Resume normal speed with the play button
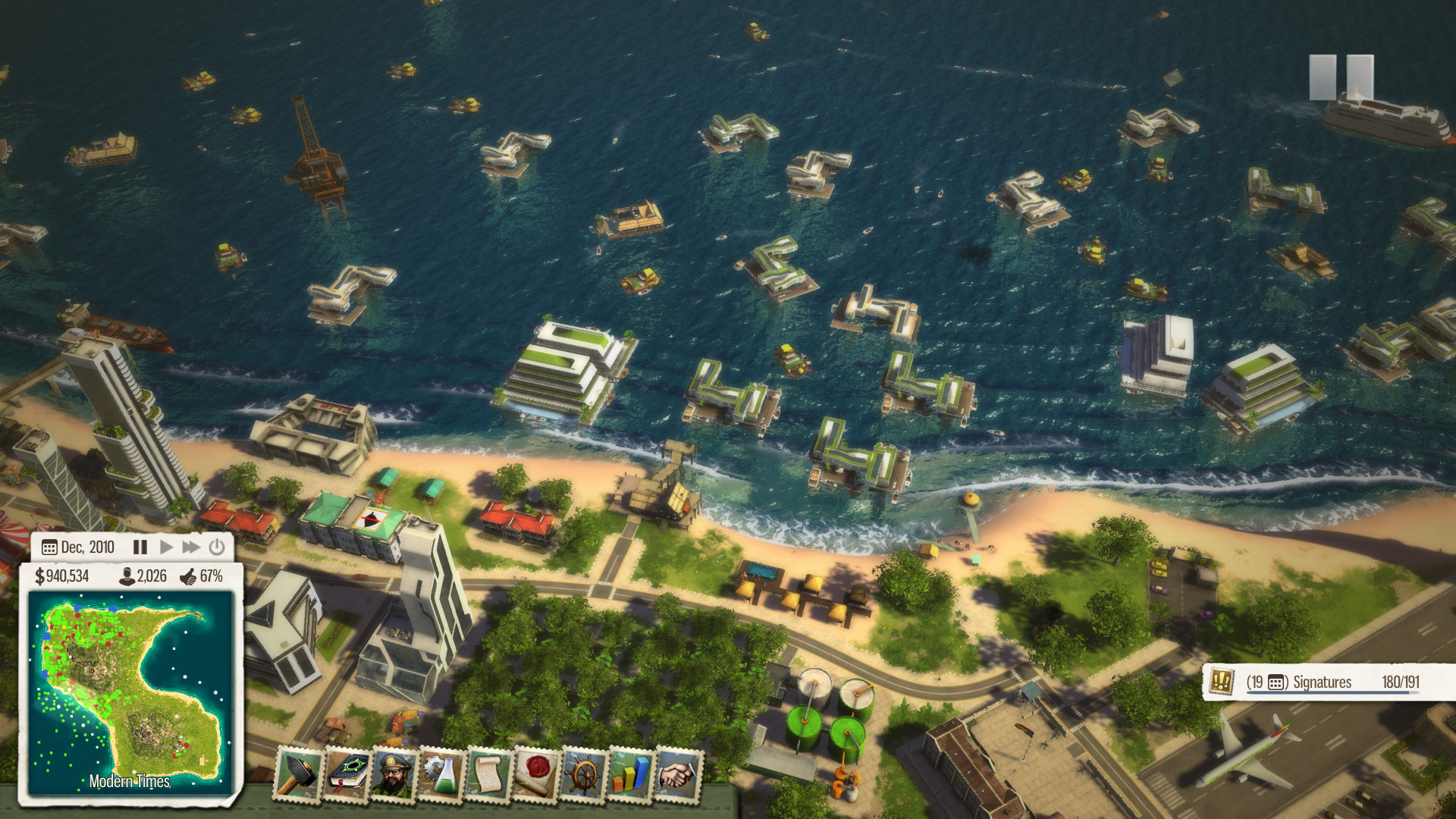Viewport: 1456px width, 819px height. (x=165, y=546)
